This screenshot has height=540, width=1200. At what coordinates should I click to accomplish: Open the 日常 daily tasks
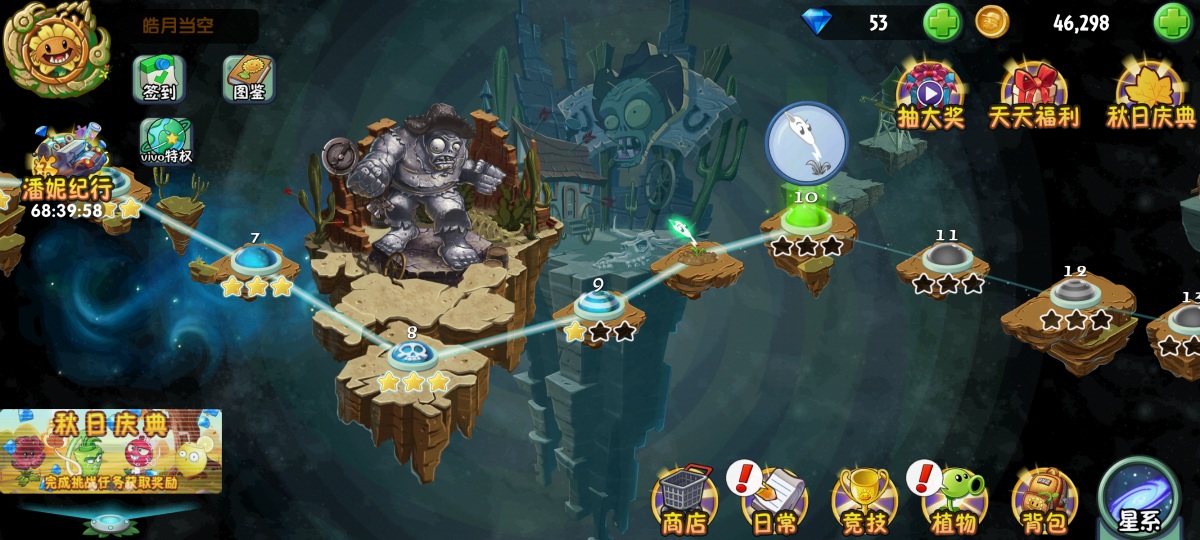[774, 498]
